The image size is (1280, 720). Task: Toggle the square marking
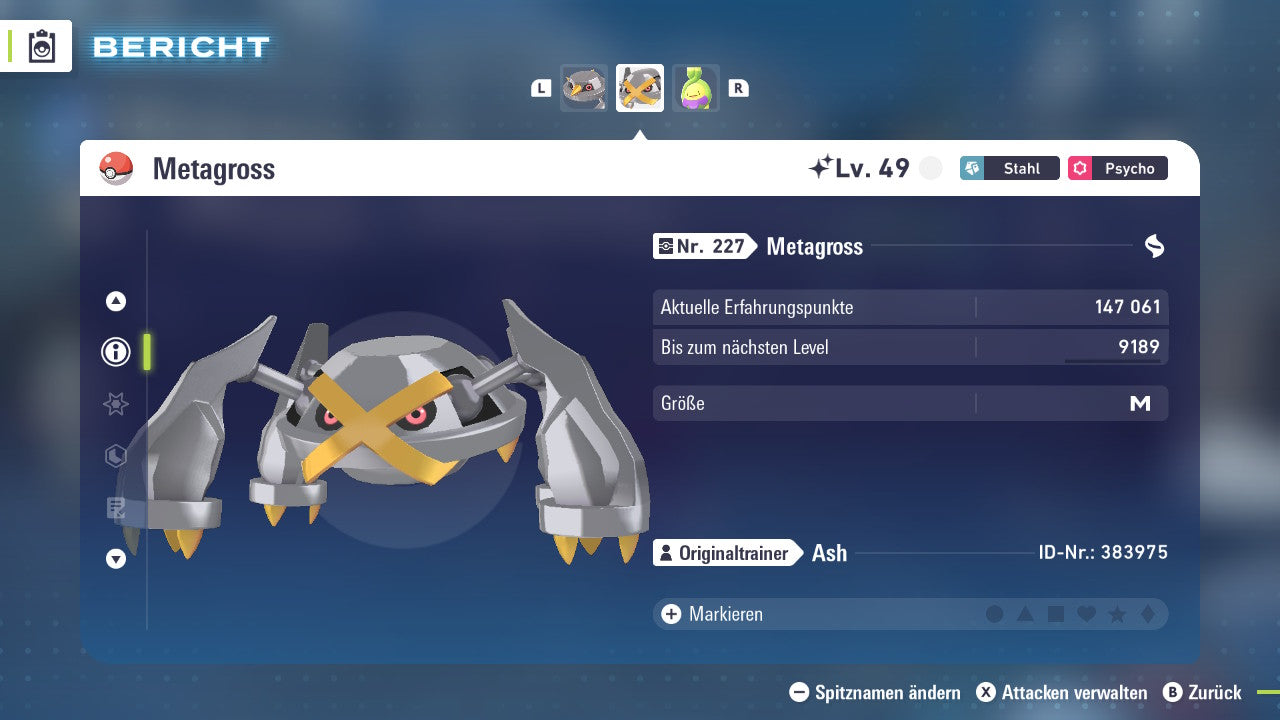coord(1056,614)
